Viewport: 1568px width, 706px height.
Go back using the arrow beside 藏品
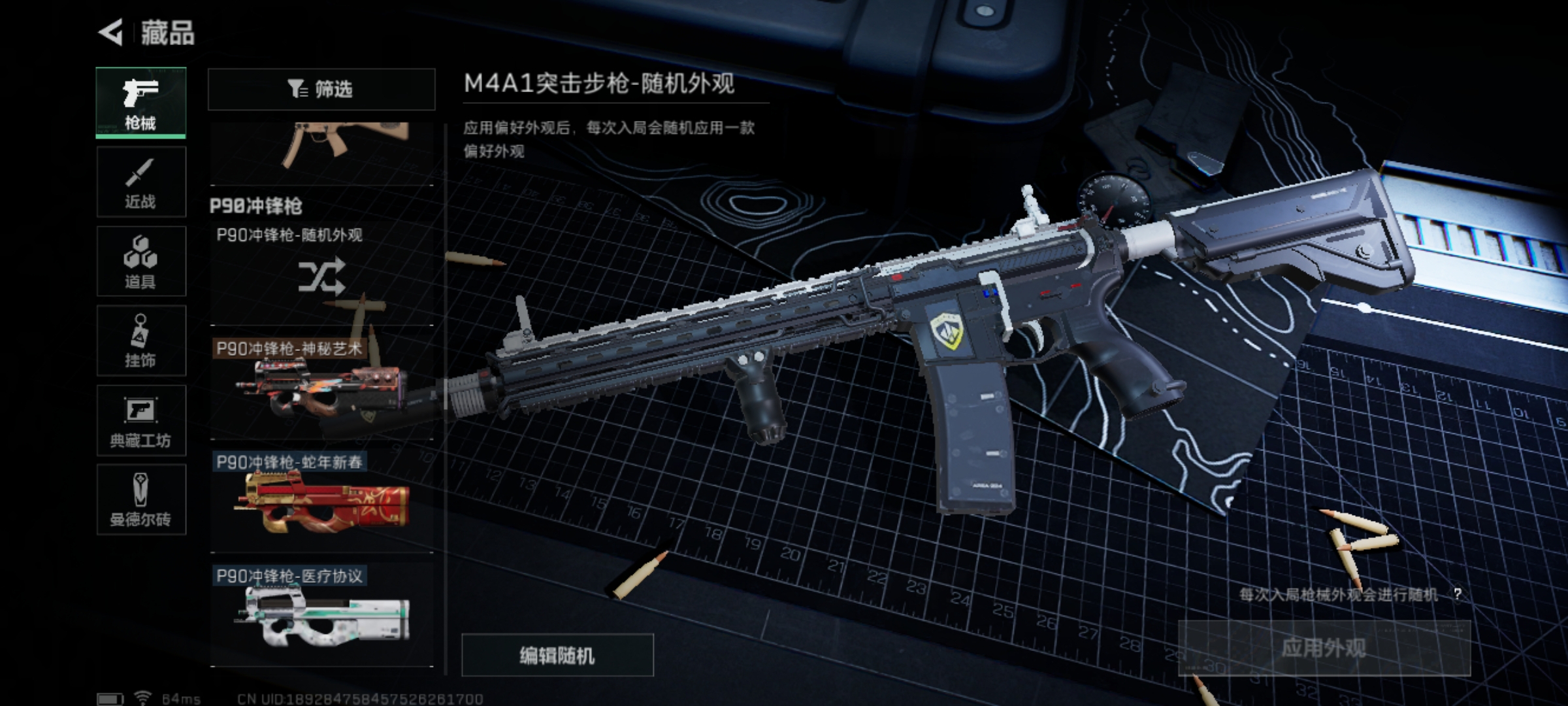point(111,33)
